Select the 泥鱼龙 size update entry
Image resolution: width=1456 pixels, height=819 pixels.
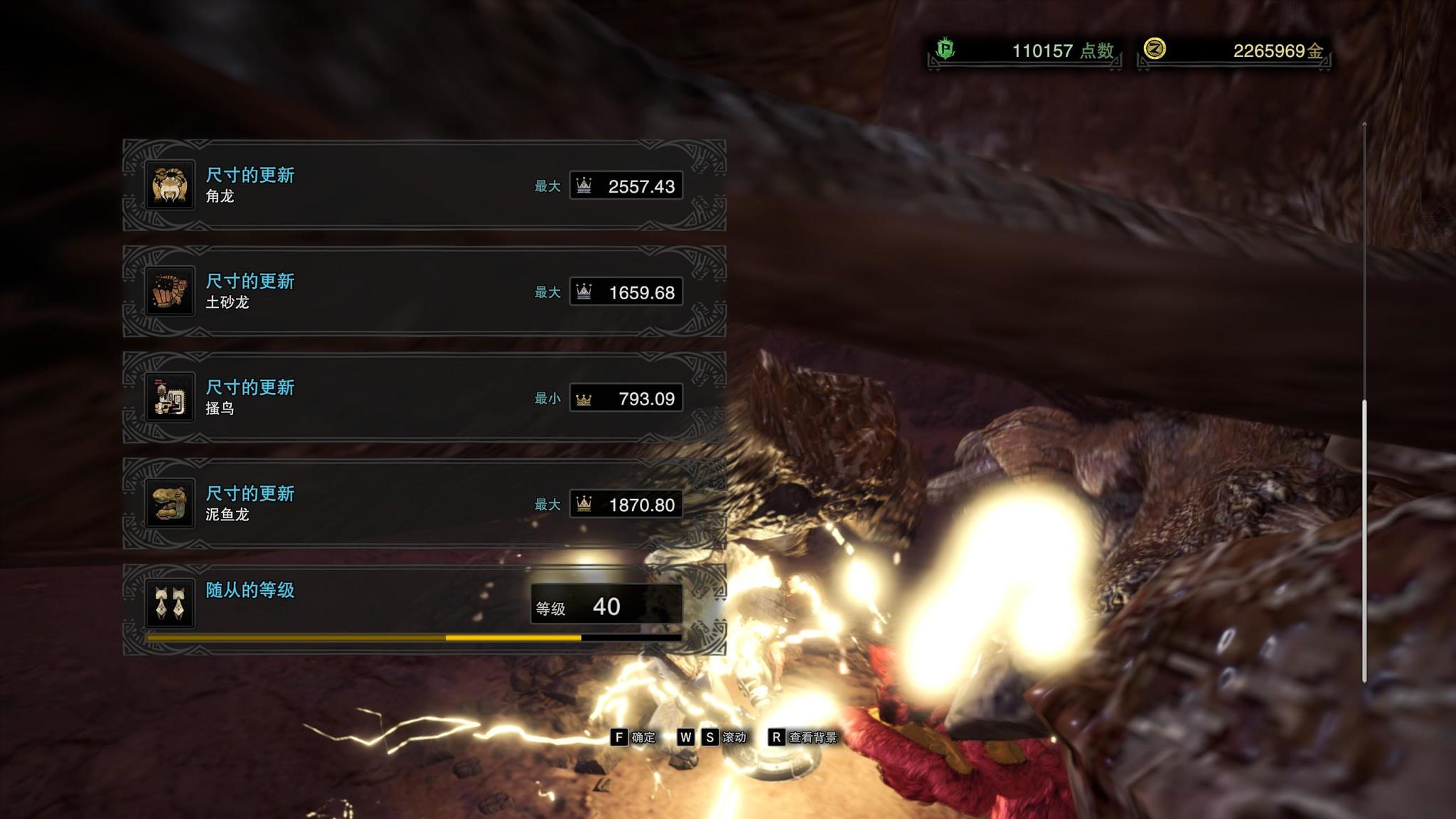coord(424,504)
